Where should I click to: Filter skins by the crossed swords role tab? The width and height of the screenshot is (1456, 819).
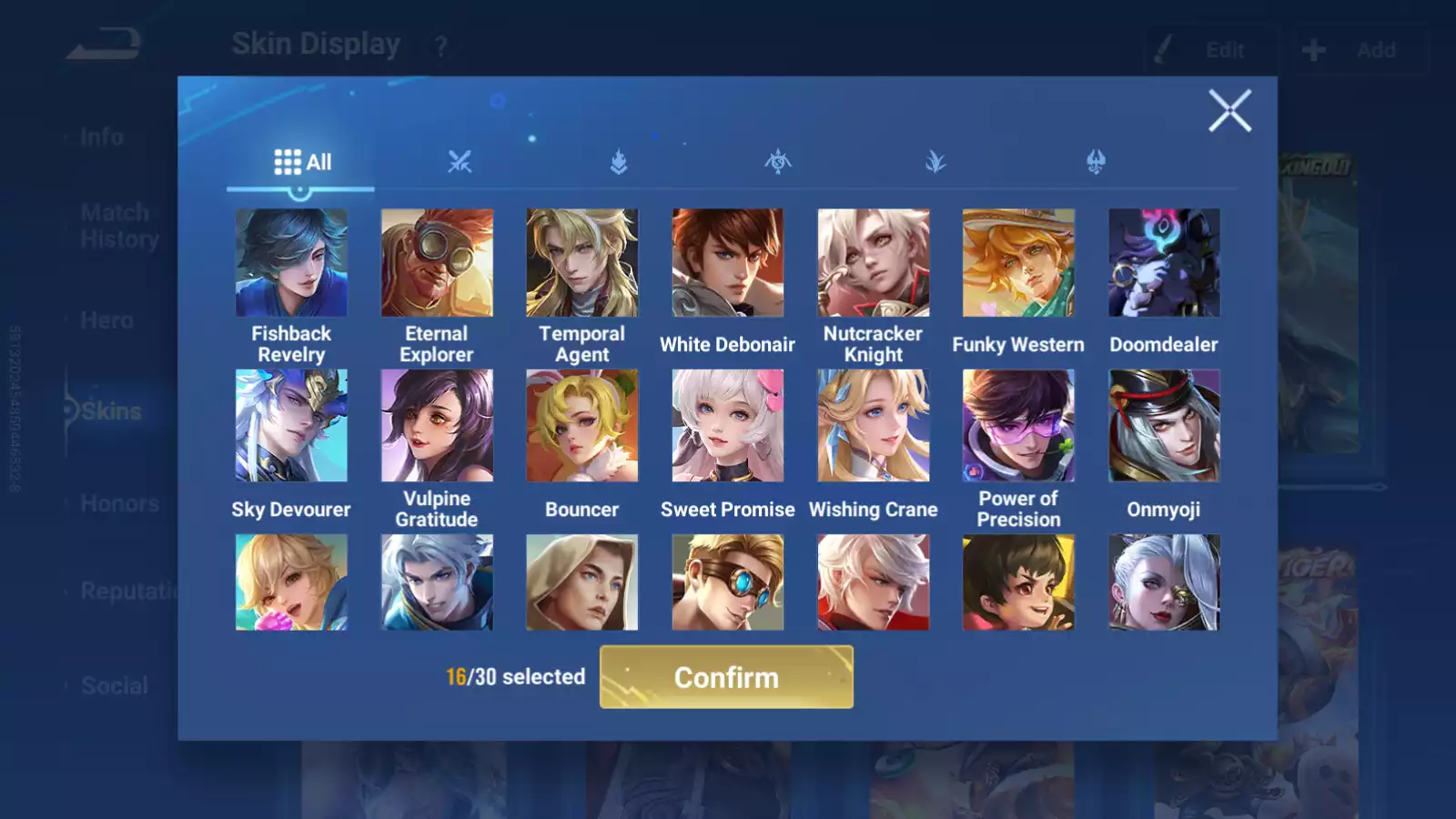[x=460, y=163]
